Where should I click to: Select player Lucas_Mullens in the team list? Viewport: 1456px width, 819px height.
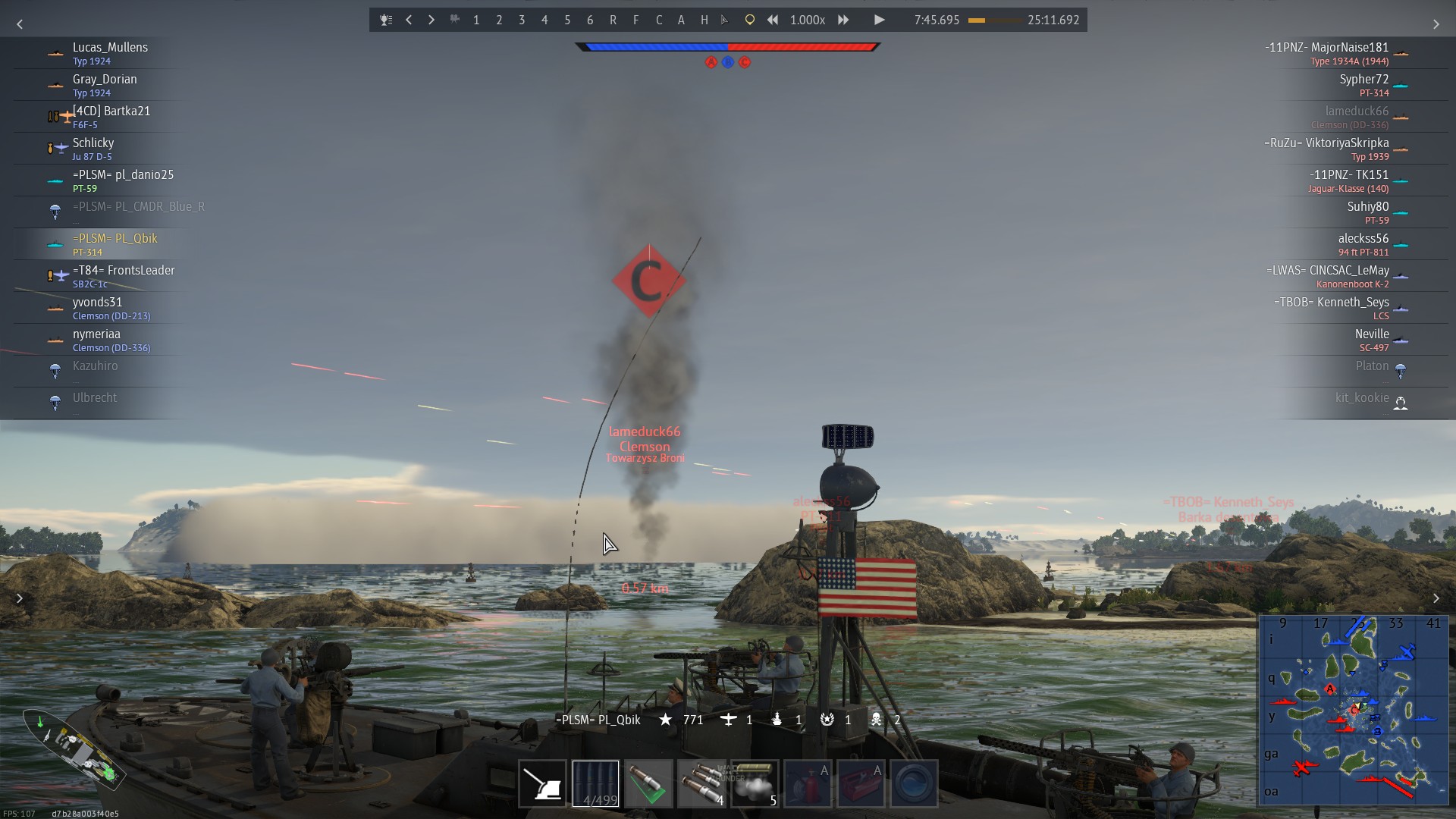click(110, 48)
